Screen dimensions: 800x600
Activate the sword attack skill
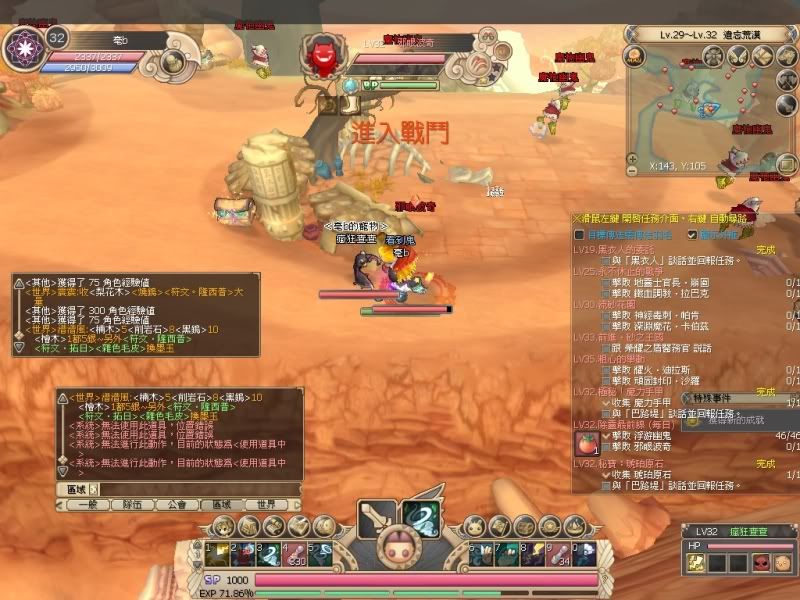click(377, 516)
